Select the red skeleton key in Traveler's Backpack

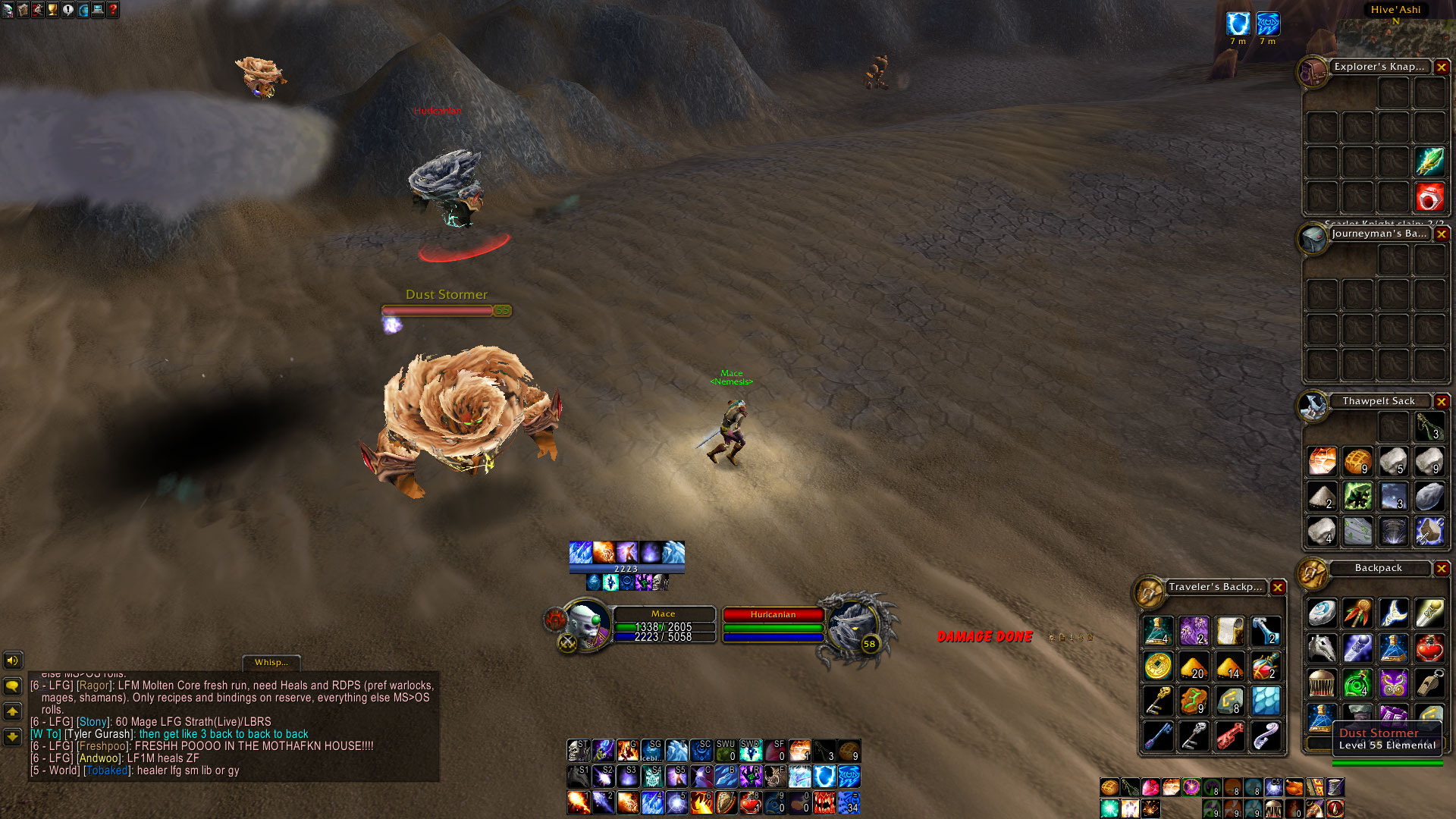(x=1229, y=735)
